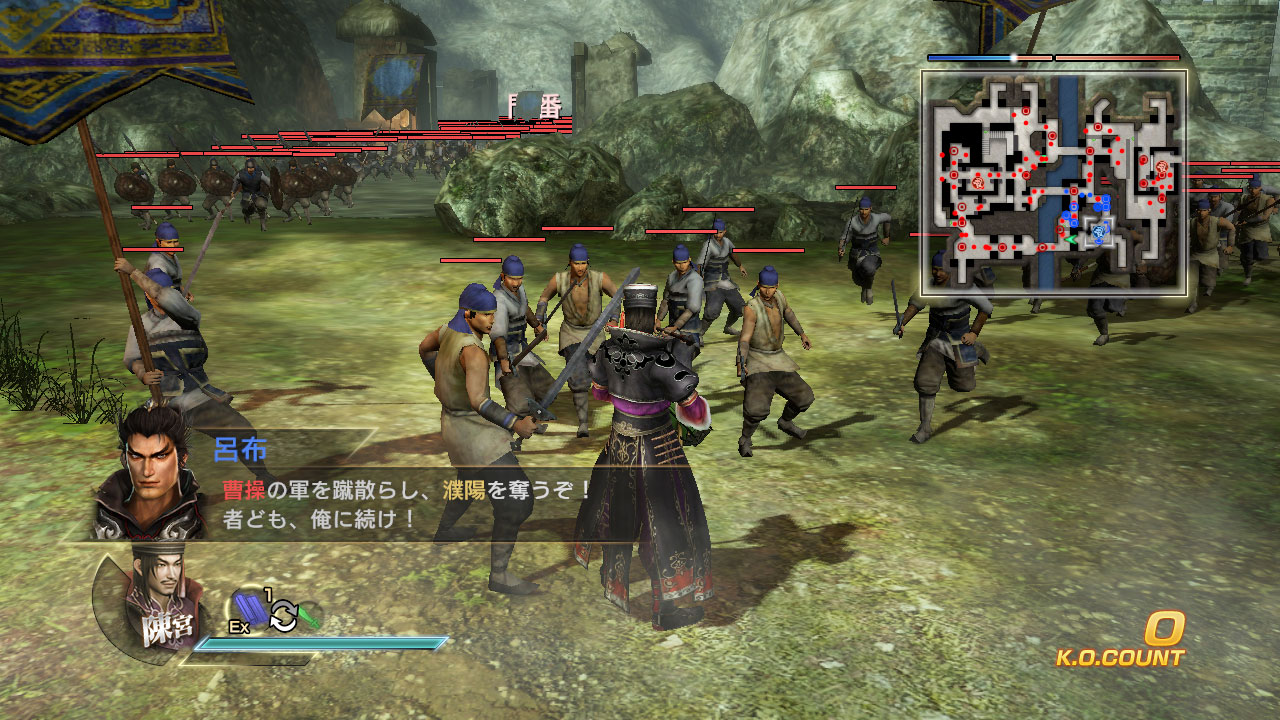
Task: Click the blue commander crest on the minimap
Action: 1098,229
